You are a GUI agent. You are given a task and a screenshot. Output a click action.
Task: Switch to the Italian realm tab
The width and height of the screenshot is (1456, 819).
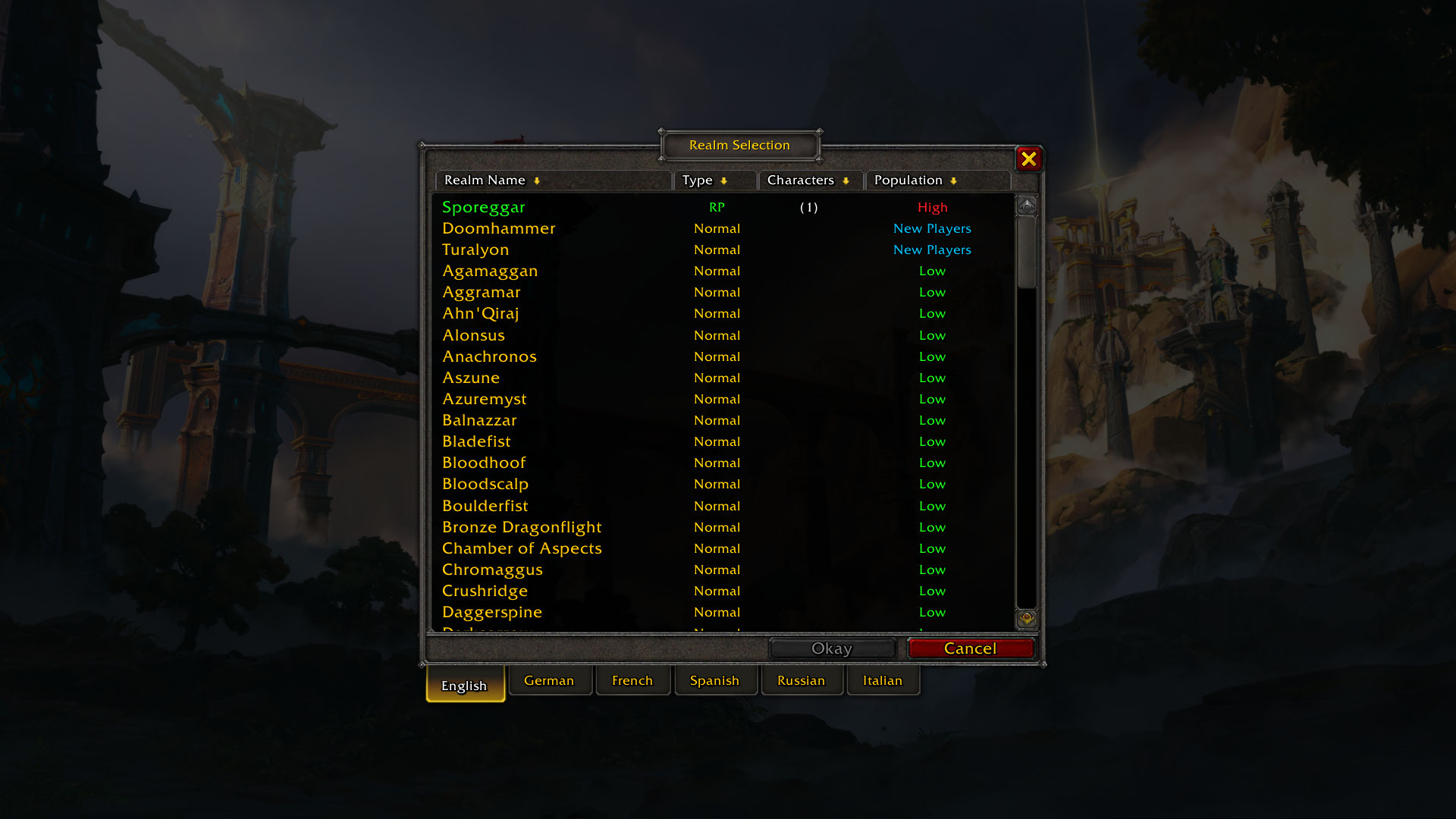883,680
